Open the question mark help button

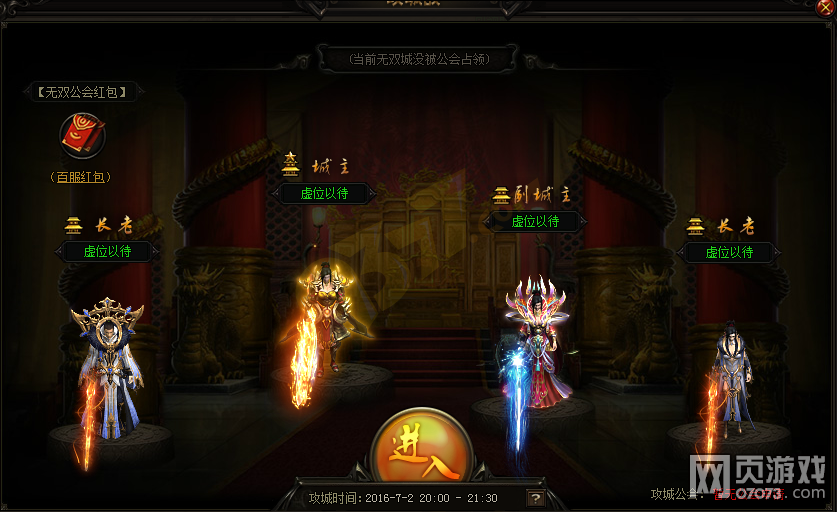coord(537,497)
